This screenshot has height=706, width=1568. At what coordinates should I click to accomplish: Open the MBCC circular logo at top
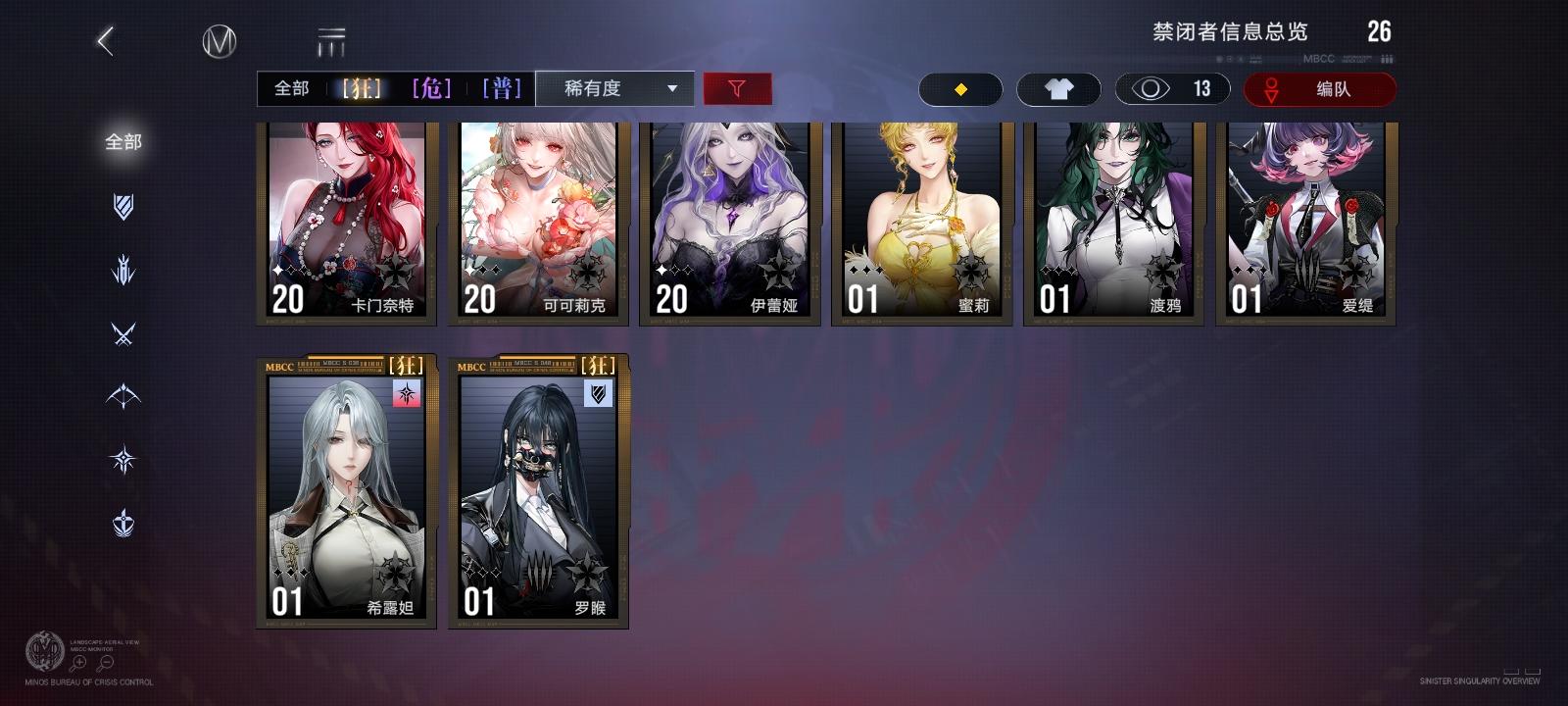coord(220,41)
